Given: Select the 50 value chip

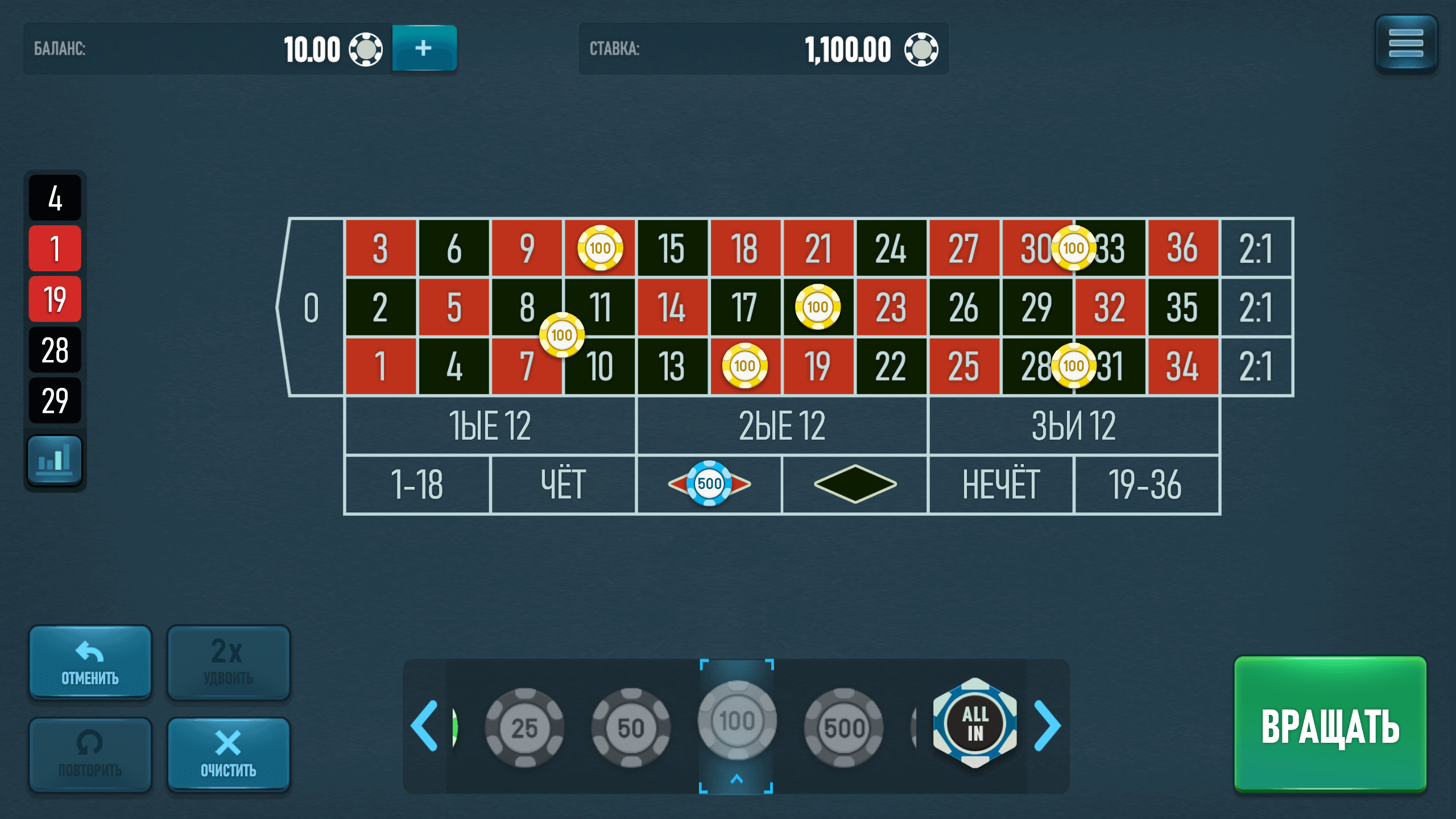Looking at the screenshot, I should [631, 725].
